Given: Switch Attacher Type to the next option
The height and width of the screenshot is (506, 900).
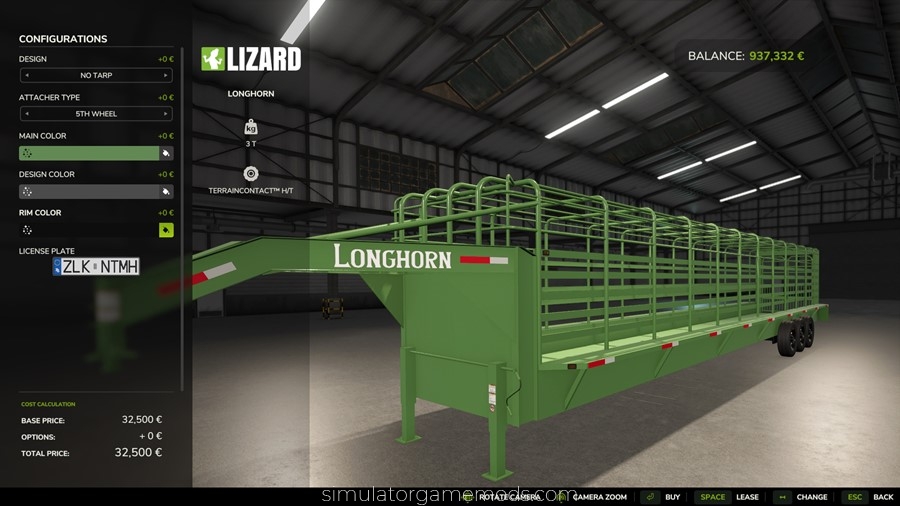Looking at the screenshot, I should tap(166, 114).
